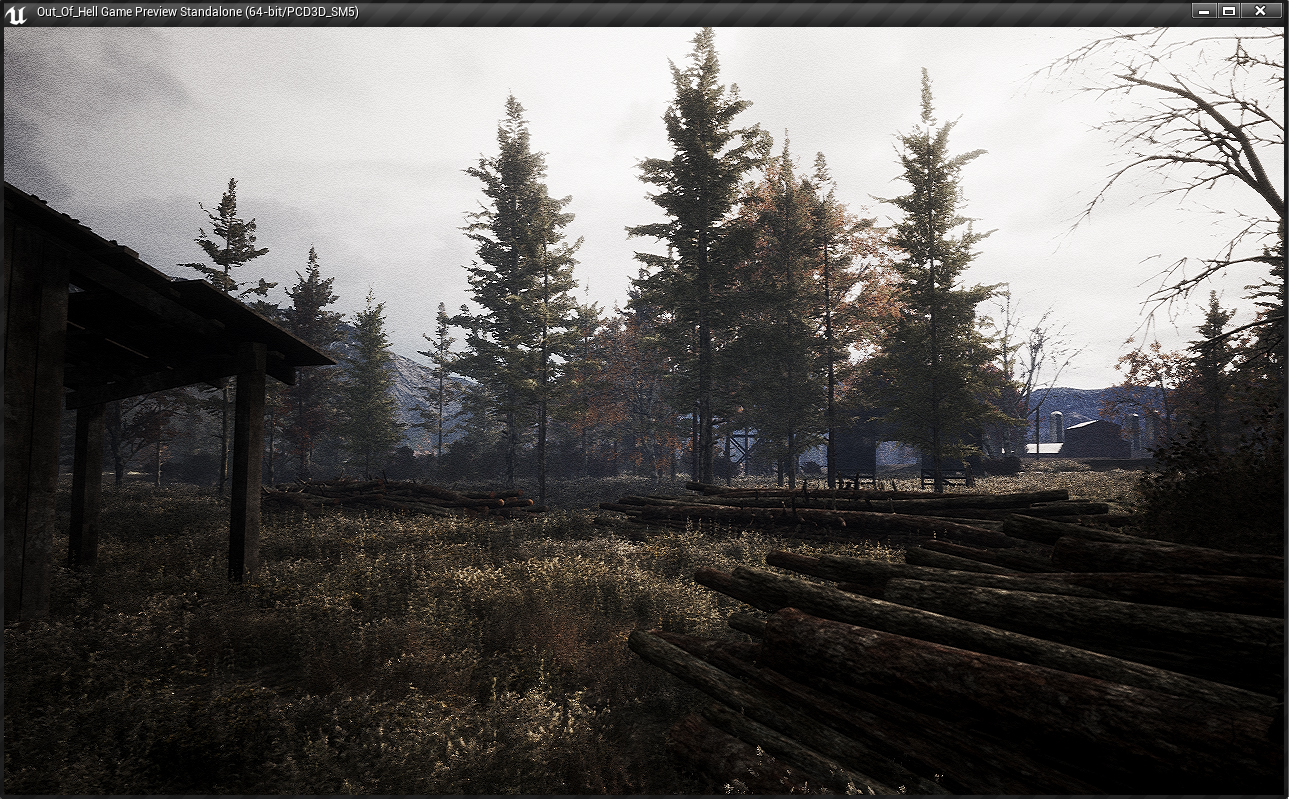Maximize the game preview window
The height and width of the screenshot is (799, 1289).
tap(1229, 11)
